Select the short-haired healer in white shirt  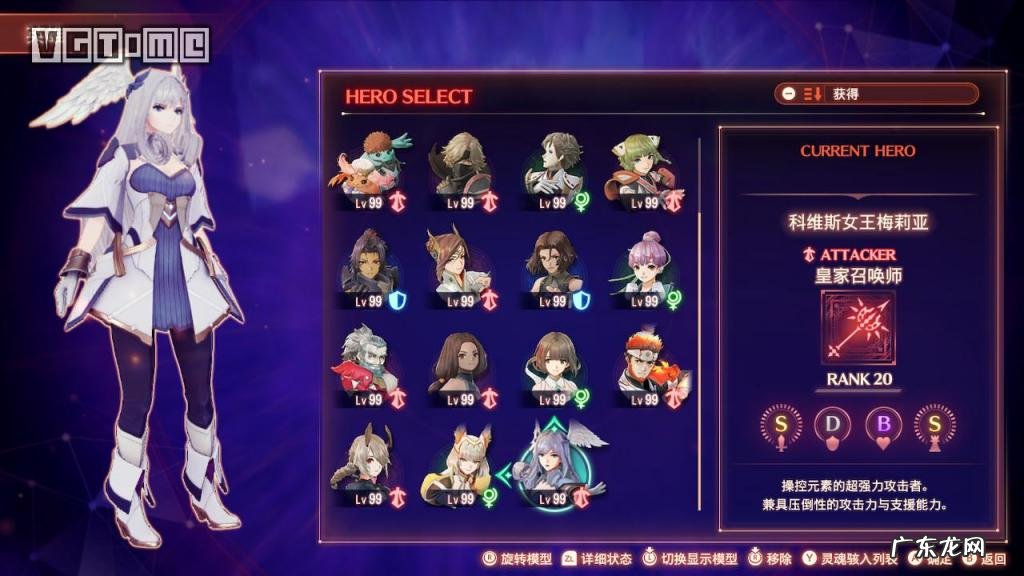tap(552, 364)
